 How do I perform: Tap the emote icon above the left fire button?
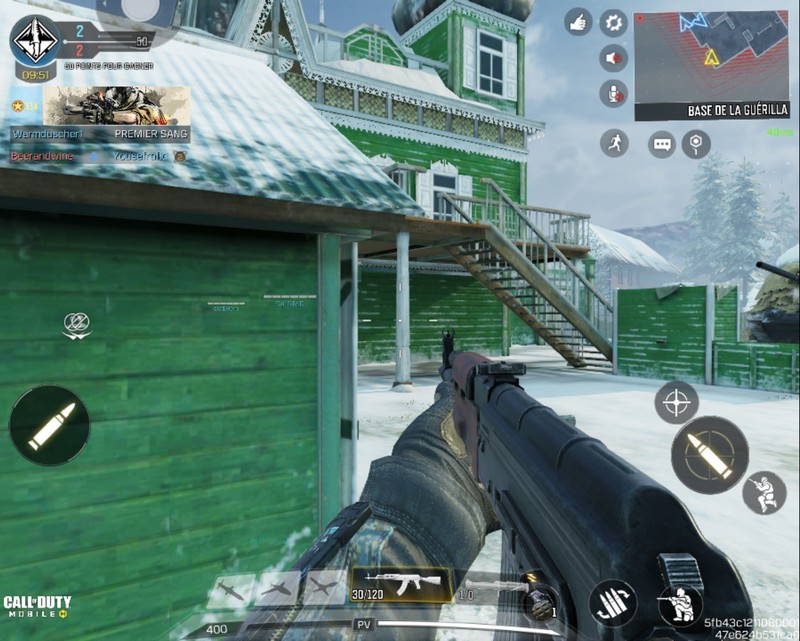pos(77,324)
